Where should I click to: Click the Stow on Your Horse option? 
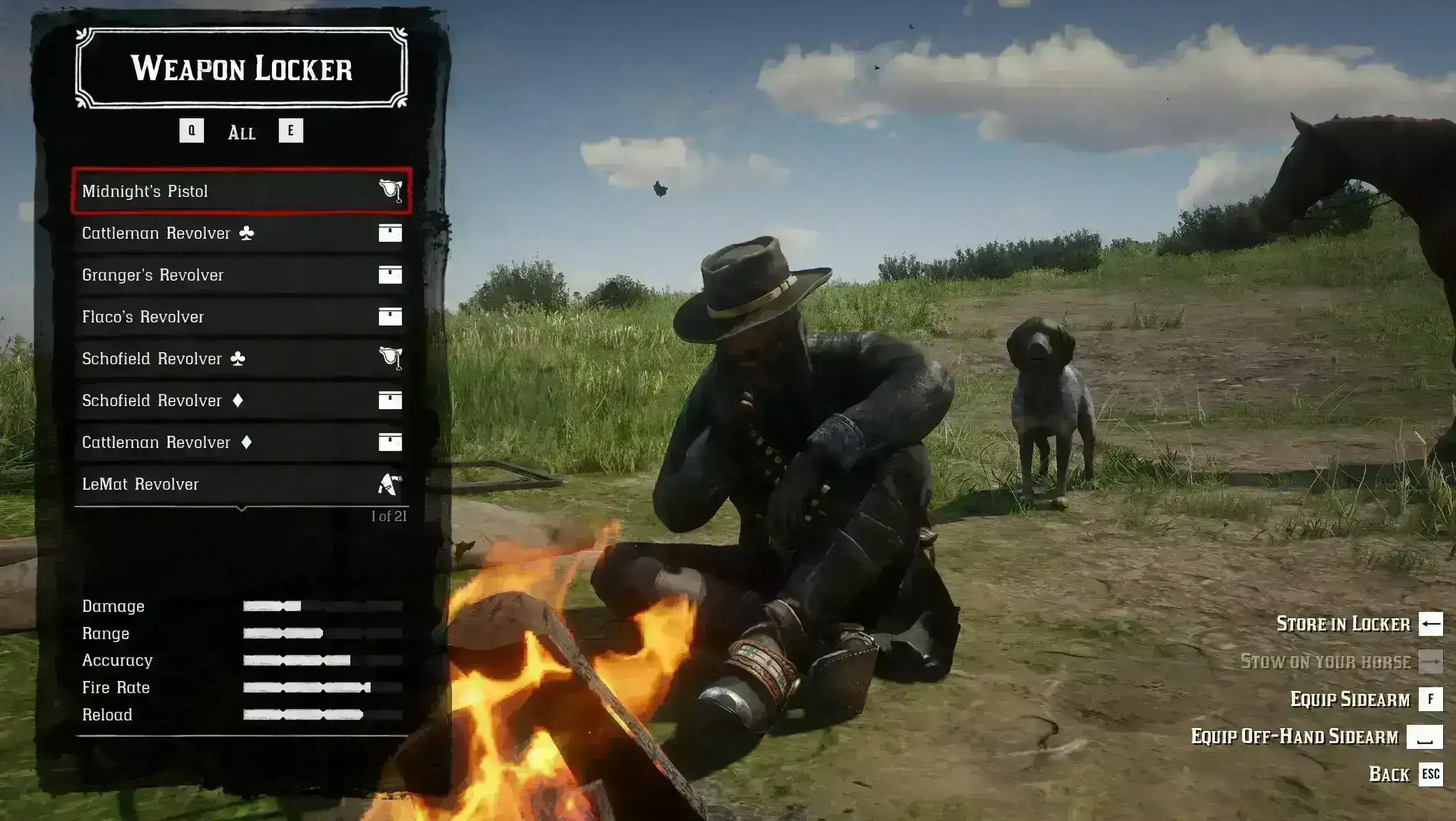click(x=1325, y=662)
